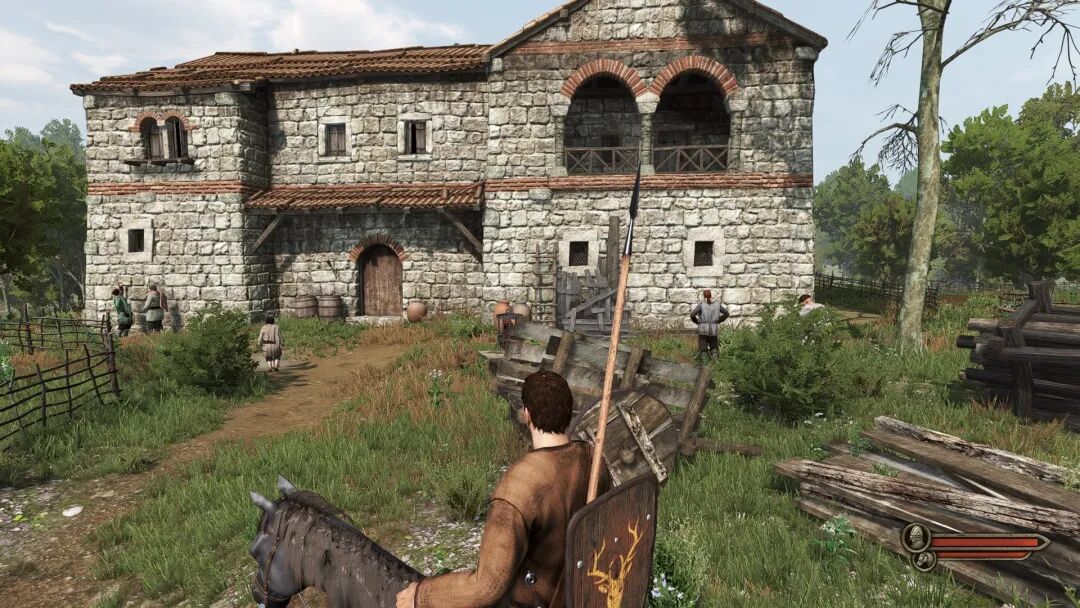Click the player helmet portrait icon
The image size is (1080, 608).
click(x=914, y=538)
